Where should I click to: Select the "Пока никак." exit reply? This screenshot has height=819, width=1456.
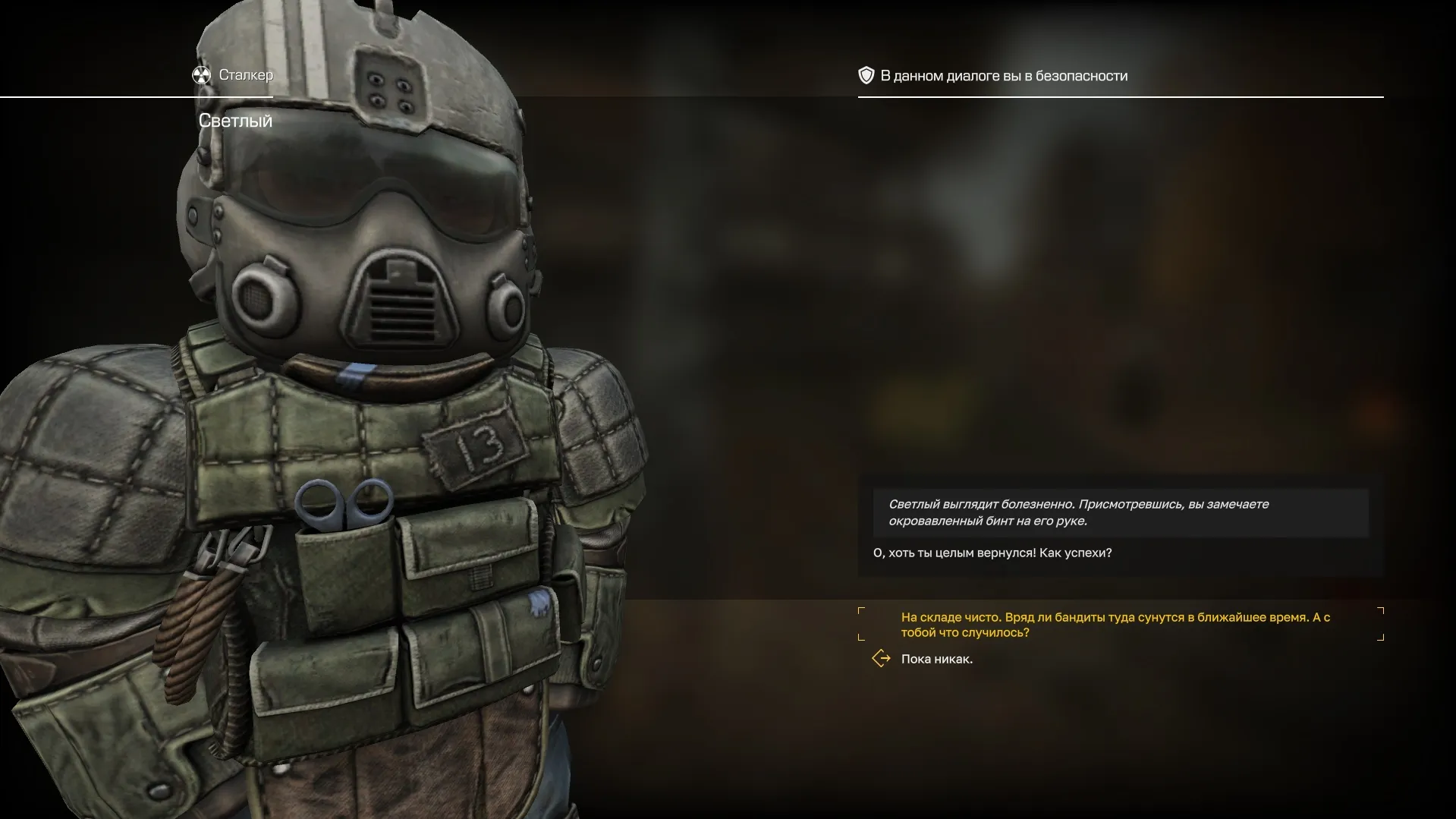coord(936,659)
